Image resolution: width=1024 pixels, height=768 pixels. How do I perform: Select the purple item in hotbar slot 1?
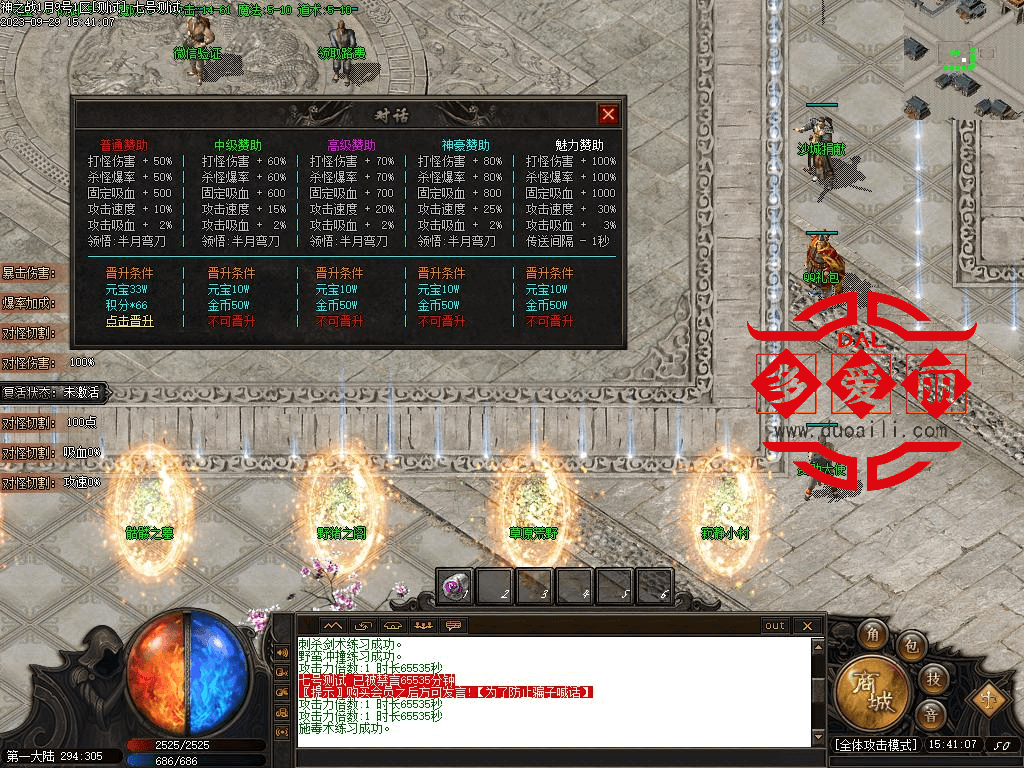tap(455, 587)
